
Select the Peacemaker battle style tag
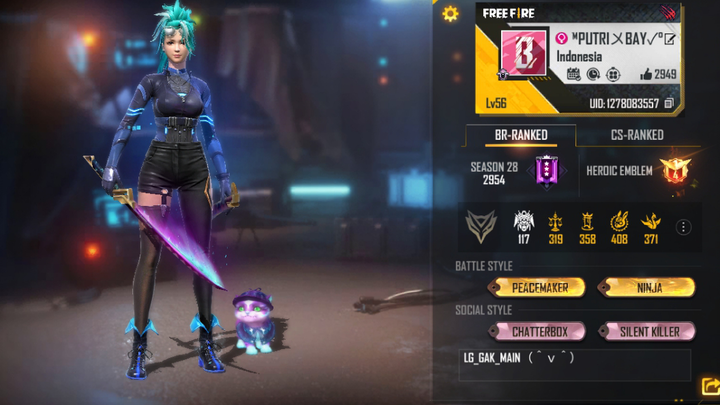[540, 287]
